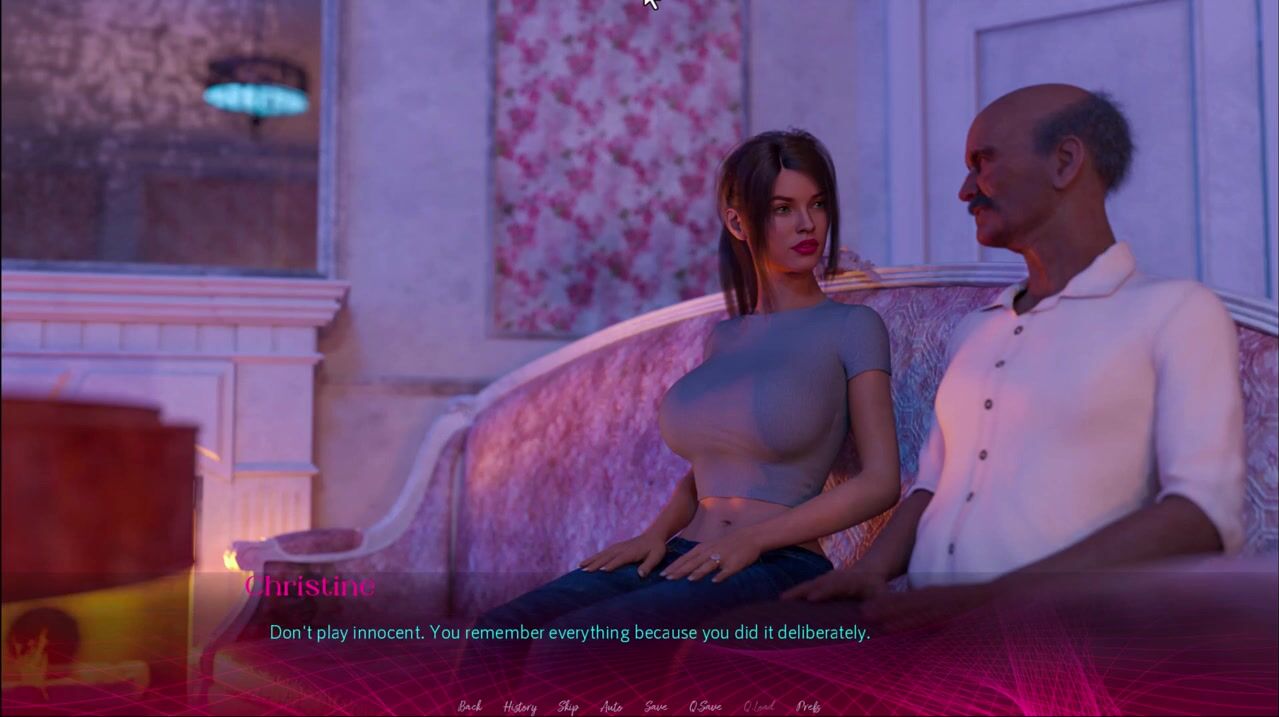
Task: Open the Save game screen
Action: click(655, 707)
